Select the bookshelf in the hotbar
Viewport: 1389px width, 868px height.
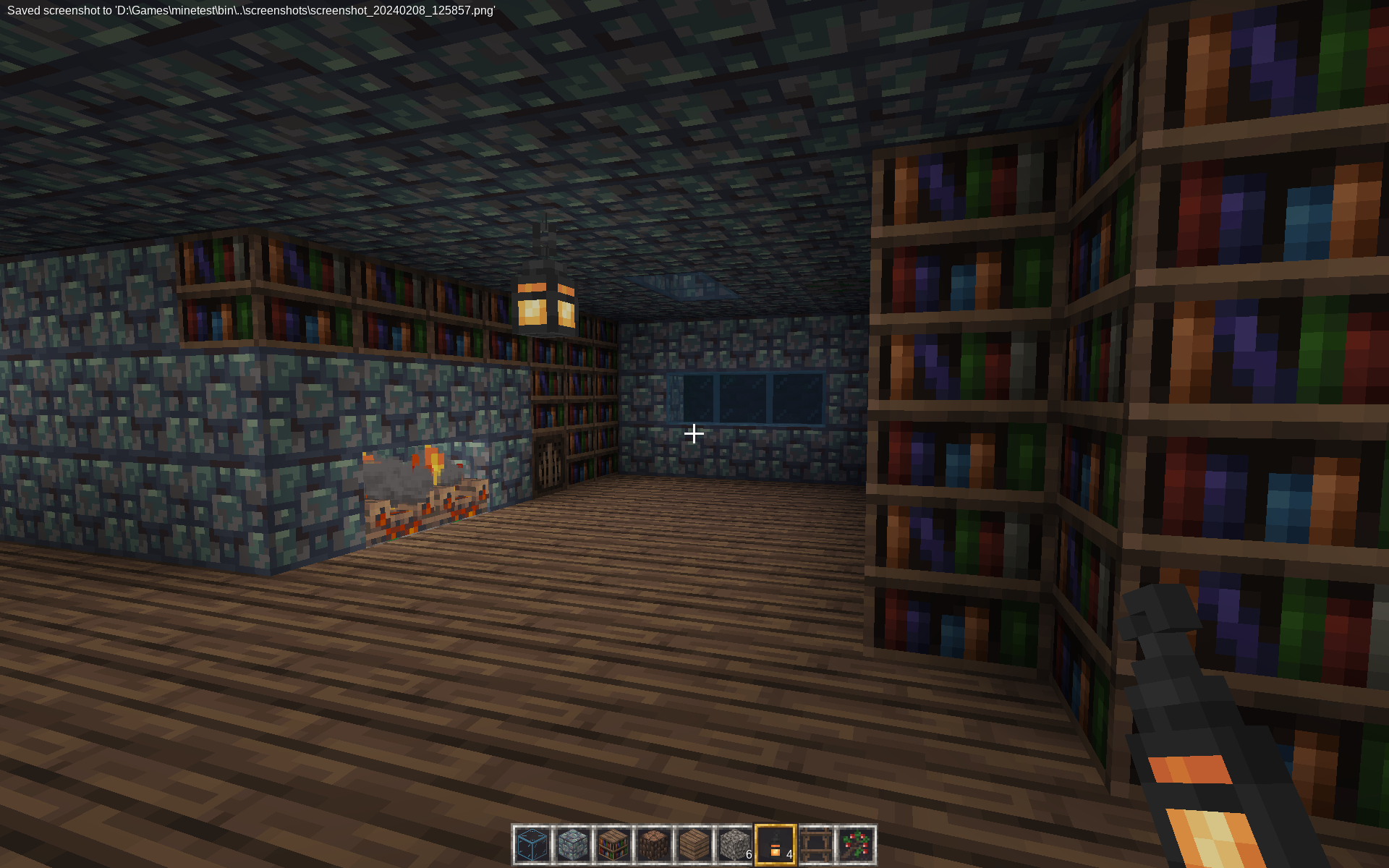tap(613, 845)
